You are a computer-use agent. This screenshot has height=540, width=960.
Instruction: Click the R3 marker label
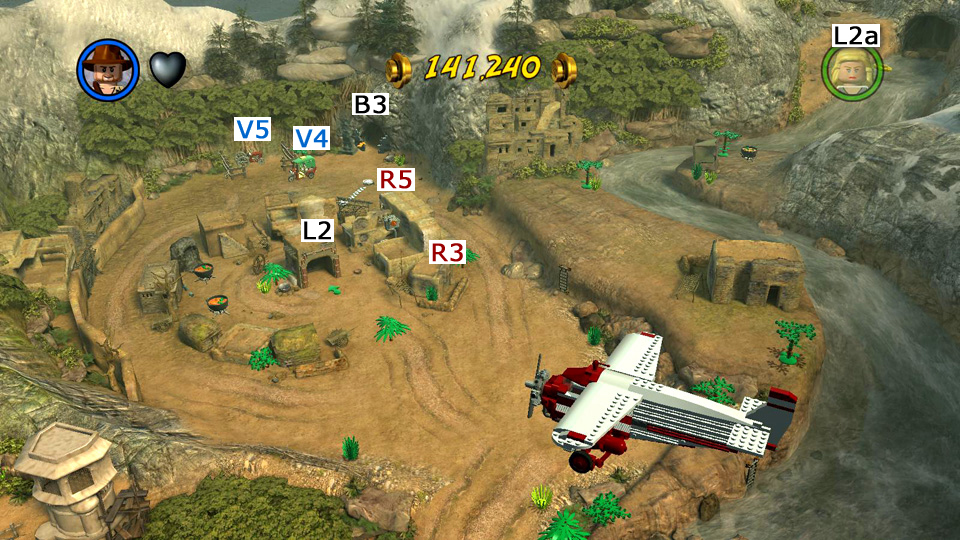point(448,252)
